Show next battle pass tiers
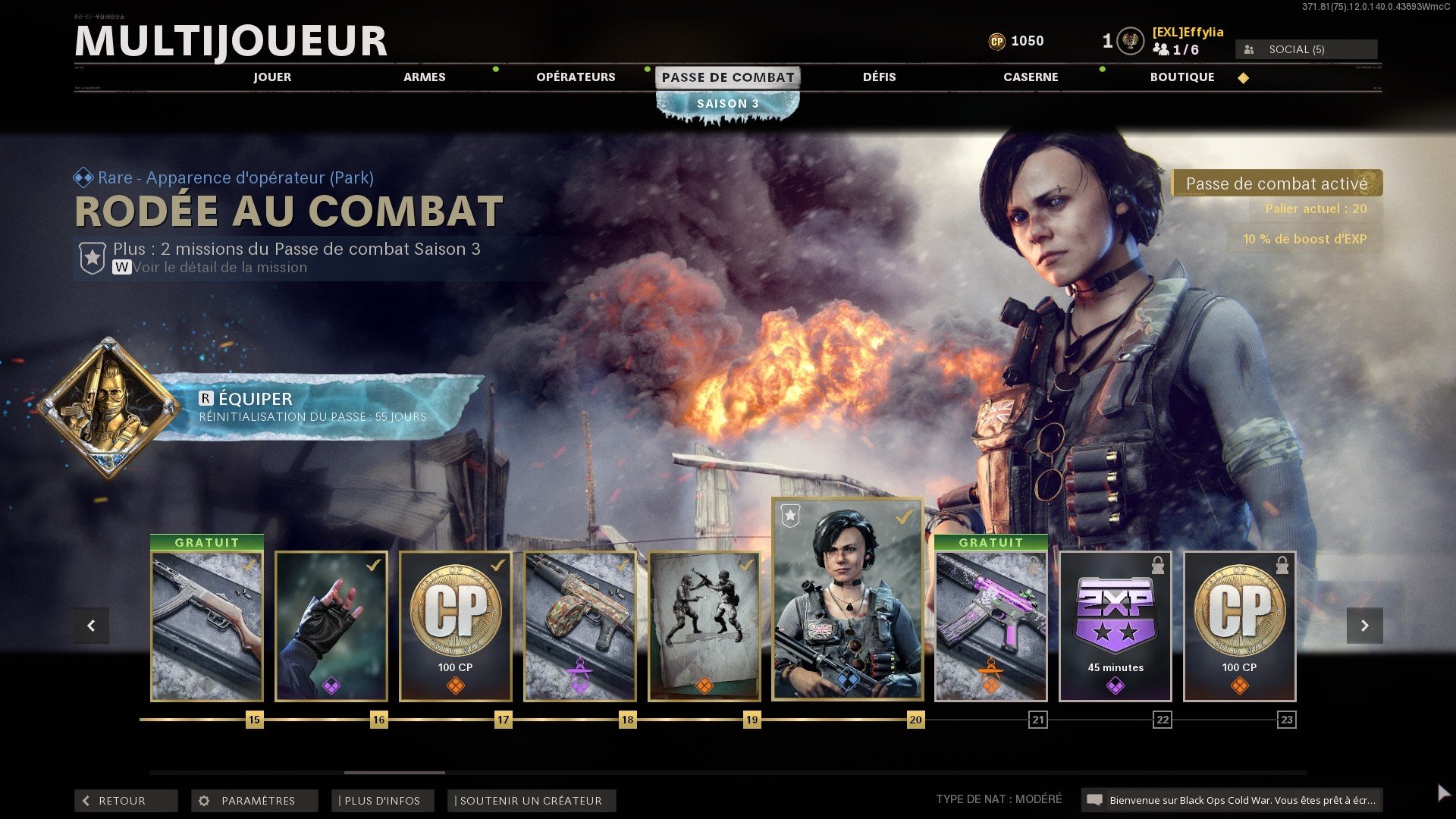This screenshot has width=1456, height=819. point(1364,626)
